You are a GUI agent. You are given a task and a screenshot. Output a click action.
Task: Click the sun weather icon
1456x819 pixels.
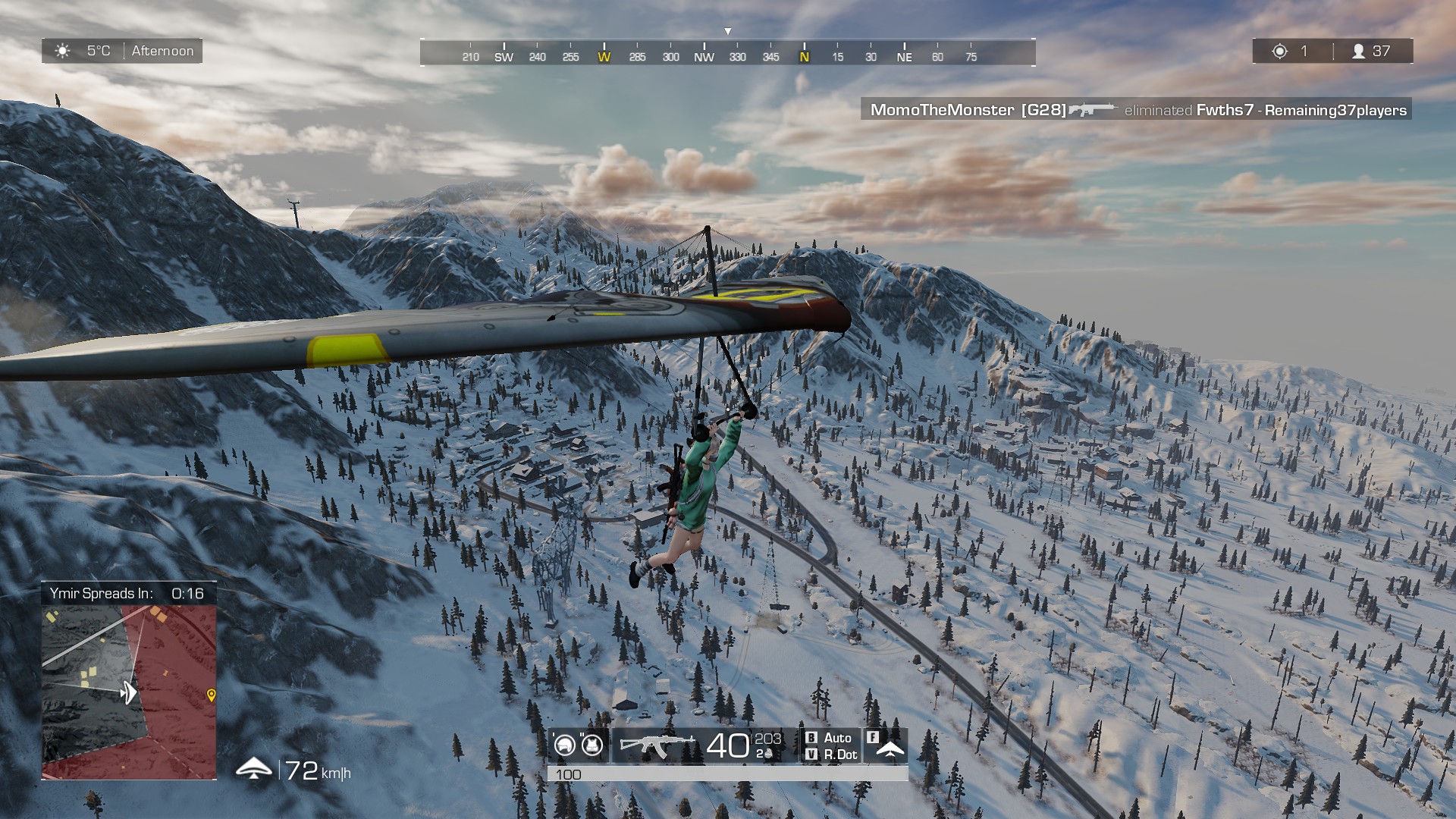63,51
